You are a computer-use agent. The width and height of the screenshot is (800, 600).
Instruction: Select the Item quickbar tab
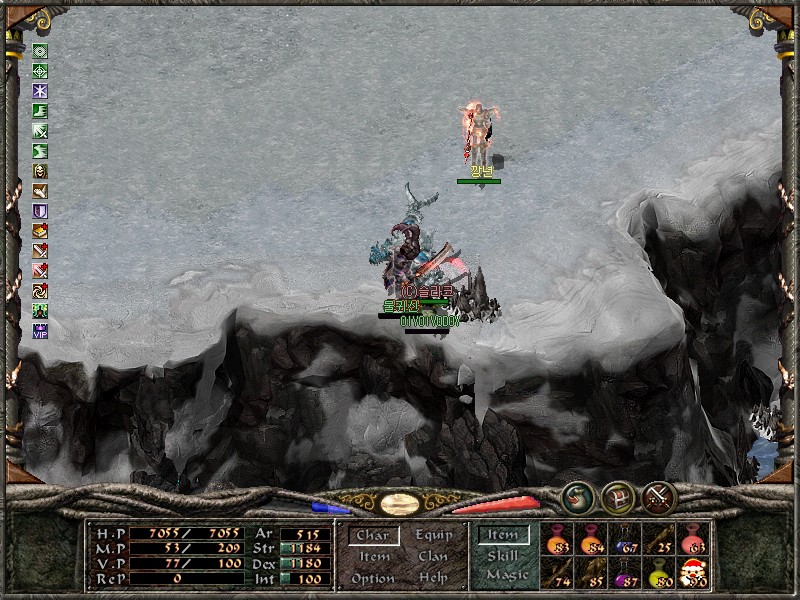(503, 536)
